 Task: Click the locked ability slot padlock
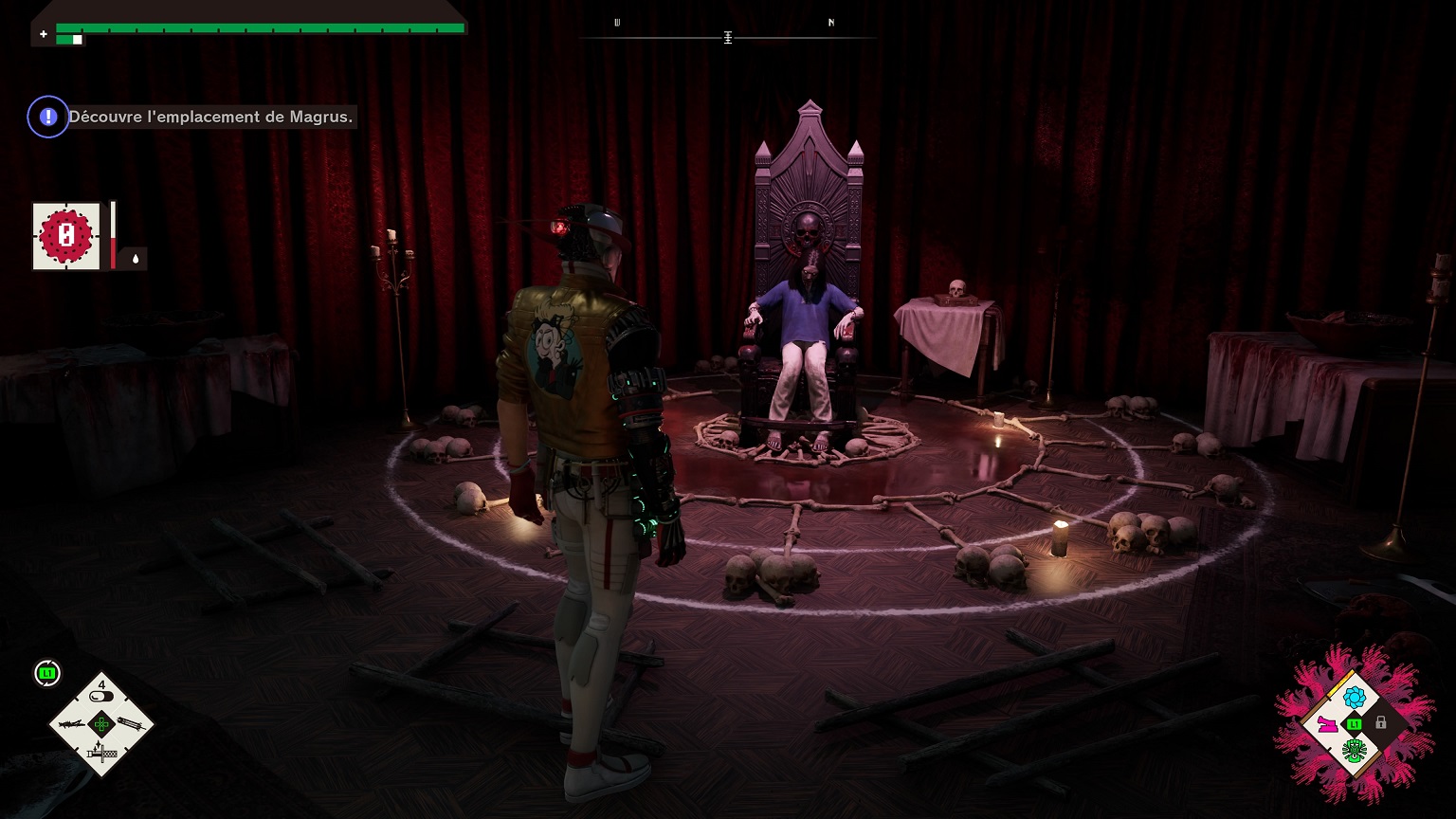point(1381,723)
